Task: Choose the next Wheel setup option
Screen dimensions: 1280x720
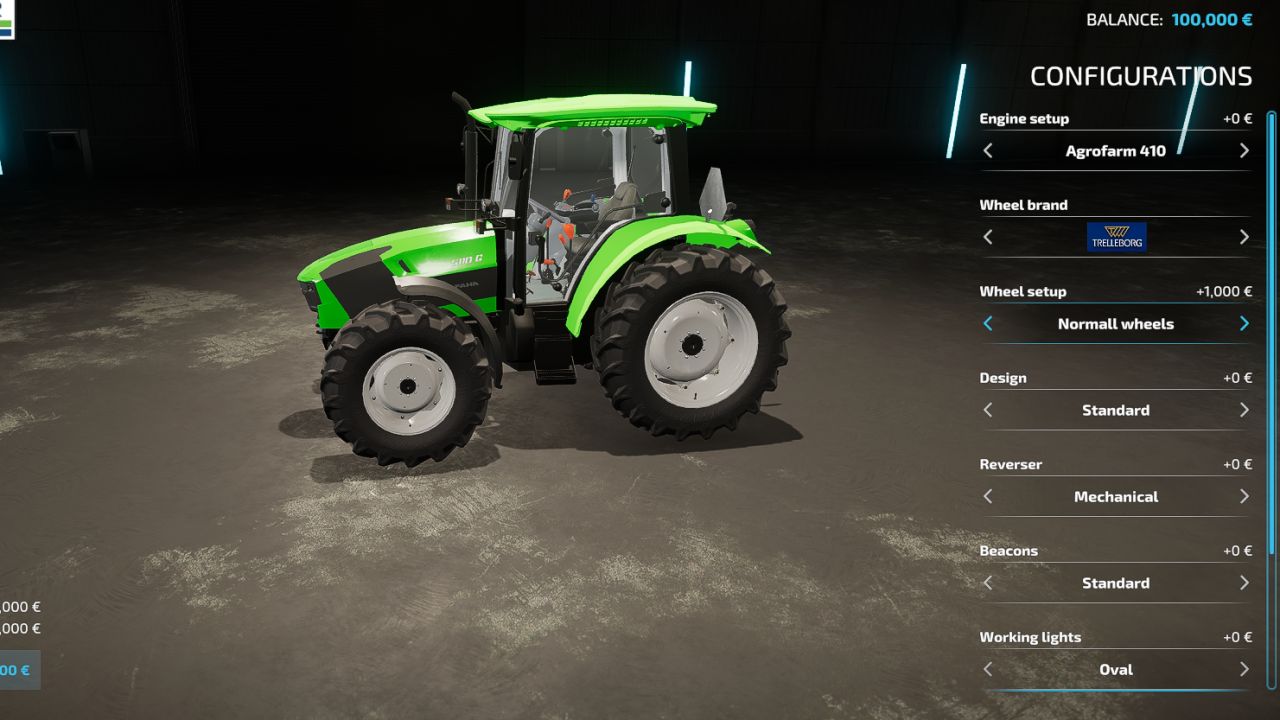Action: coord(1244,324)
